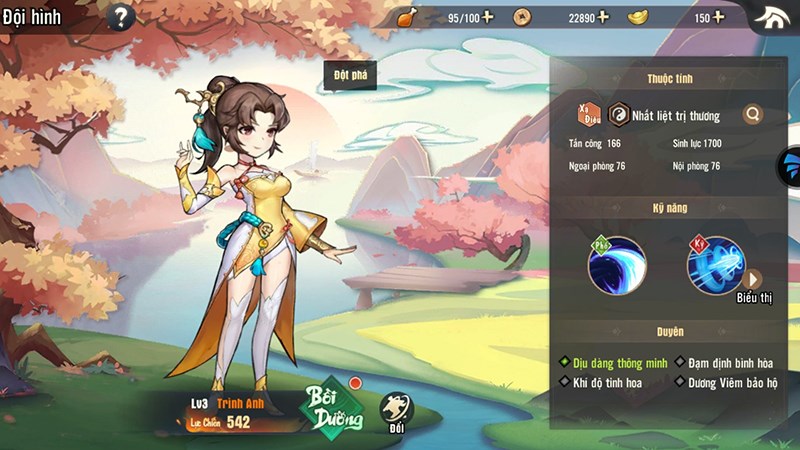Select the active blue burst skill icon
The image size is (800, 450).
point(716,265)
